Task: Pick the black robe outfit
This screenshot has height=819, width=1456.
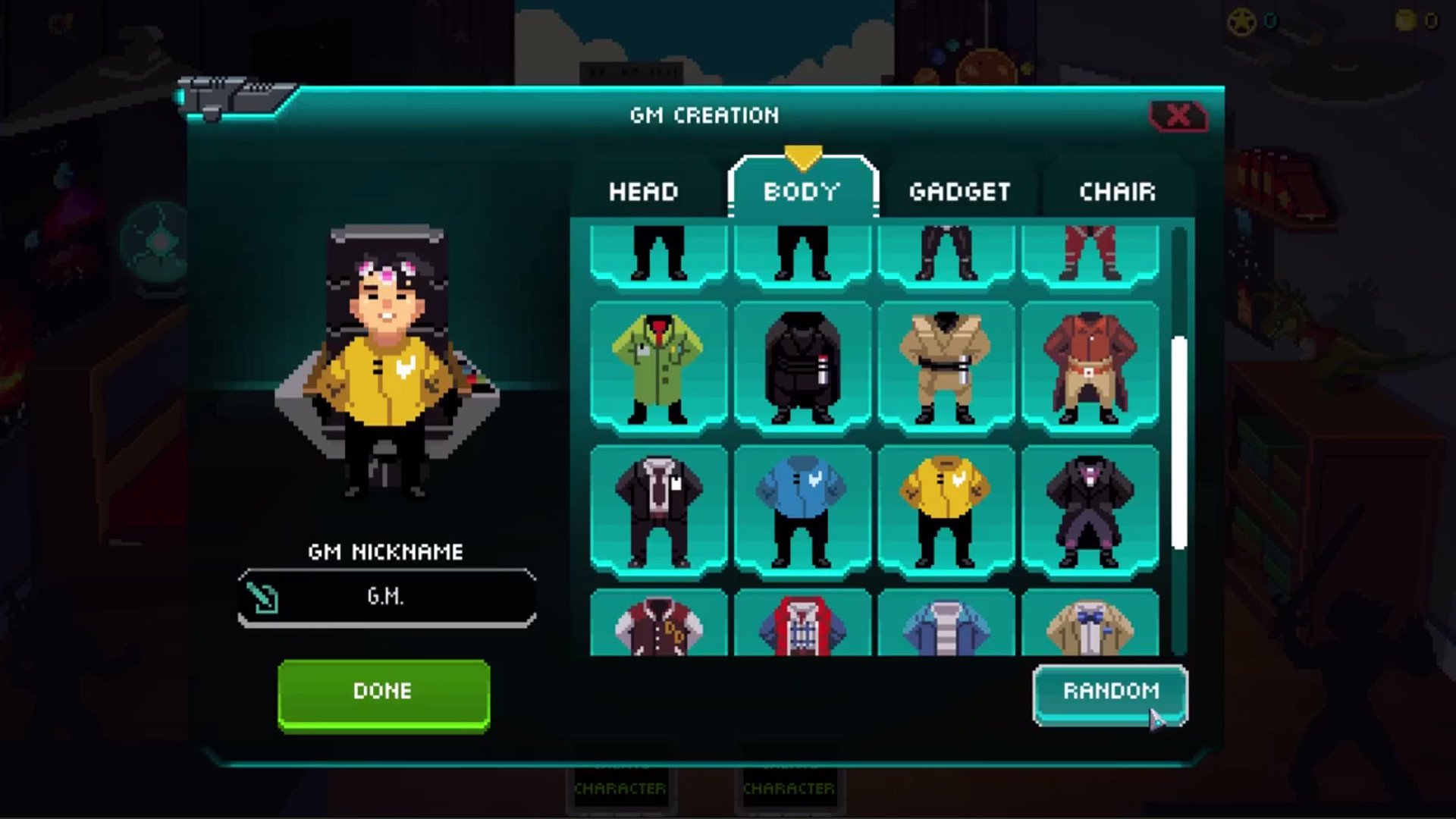Action: click(802, 368)
